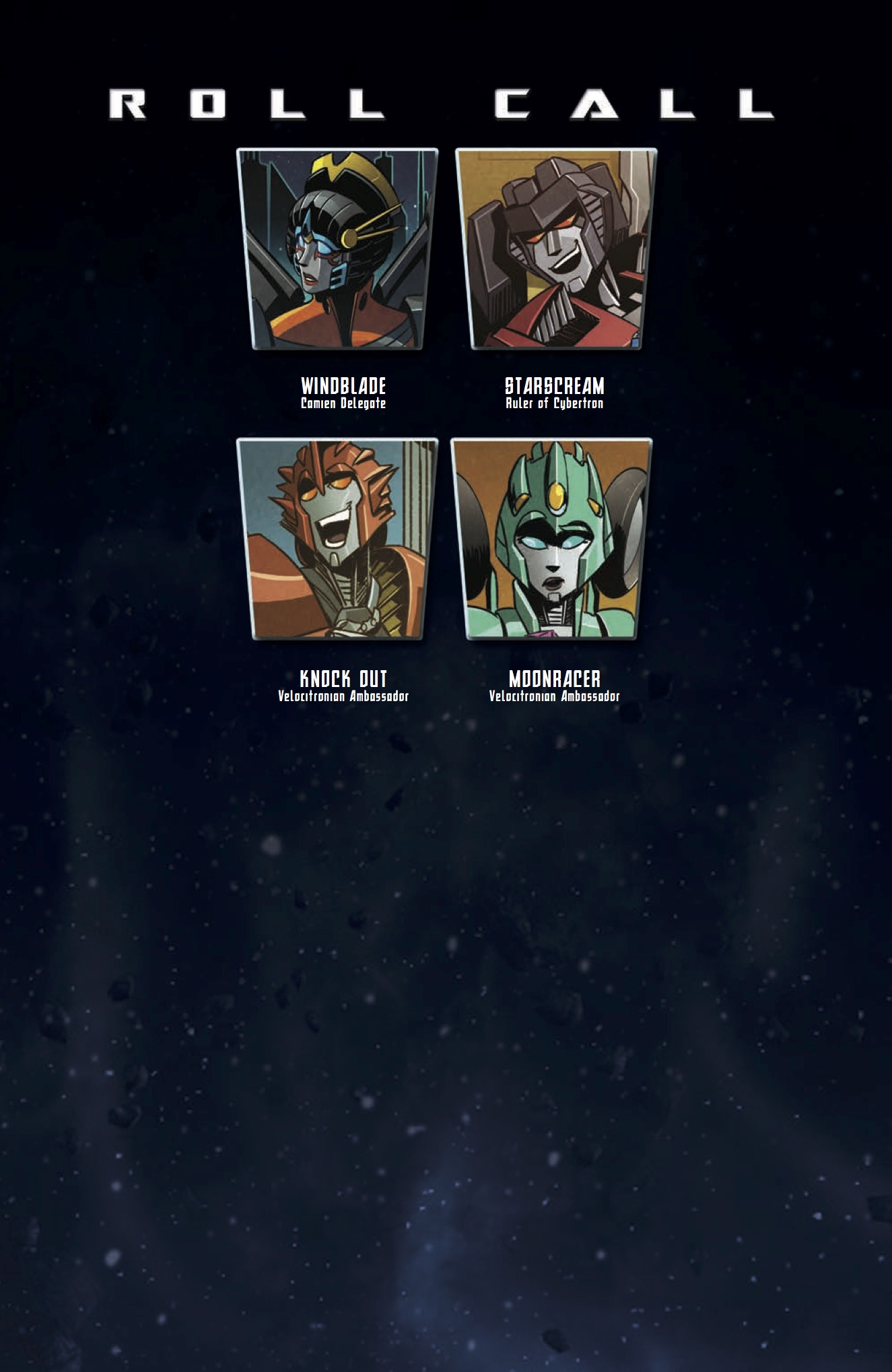Image resolution: width=892 pixels, height=1372 pixels.
Task: Pick the Knock Out character portrait
Action: [337, 539]
